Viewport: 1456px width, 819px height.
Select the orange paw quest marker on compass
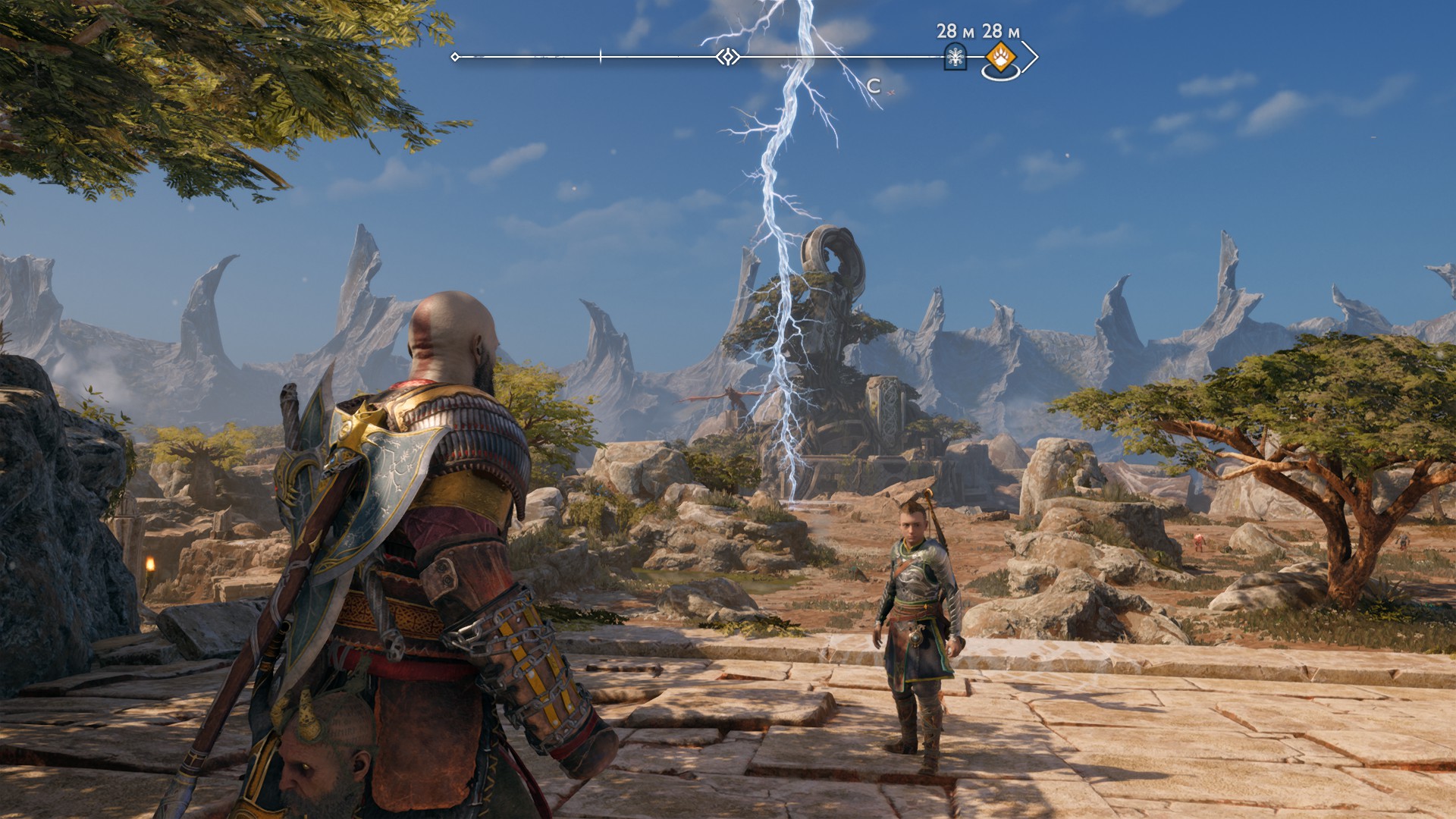pos(1001,56)
